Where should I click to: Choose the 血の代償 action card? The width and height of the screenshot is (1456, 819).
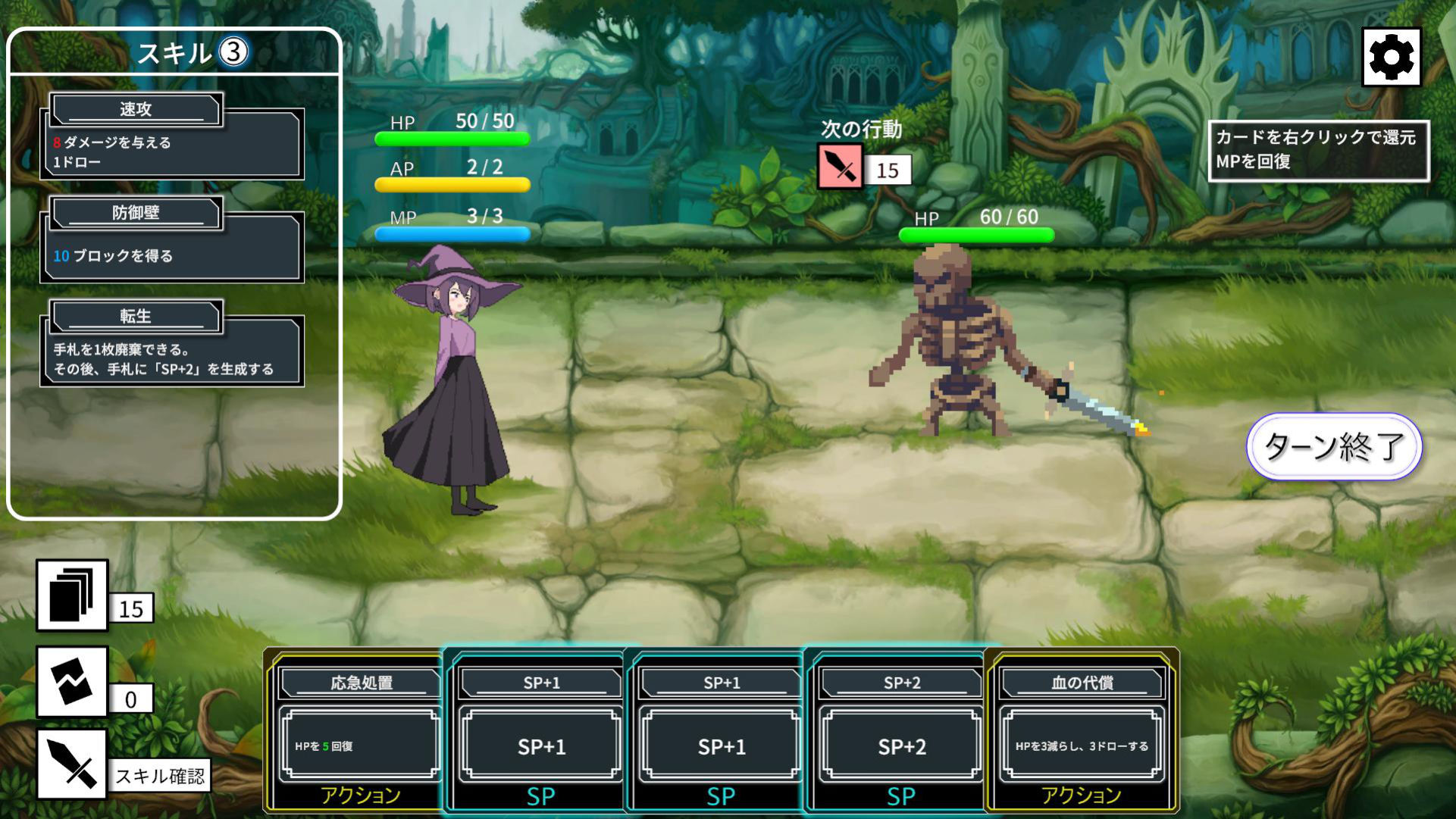[1081, 731]
